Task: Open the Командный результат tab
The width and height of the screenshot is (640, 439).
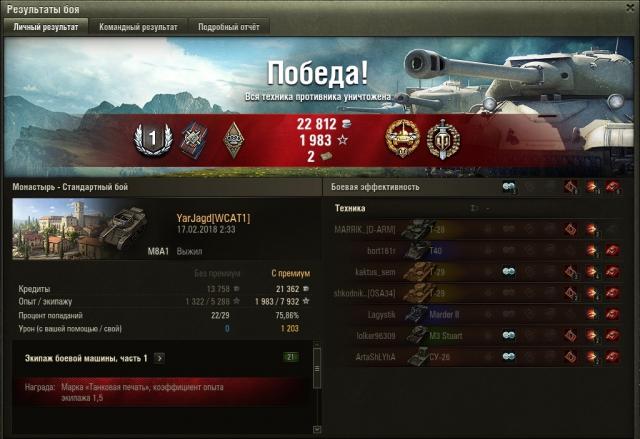Action: click(x=138, y=28)
